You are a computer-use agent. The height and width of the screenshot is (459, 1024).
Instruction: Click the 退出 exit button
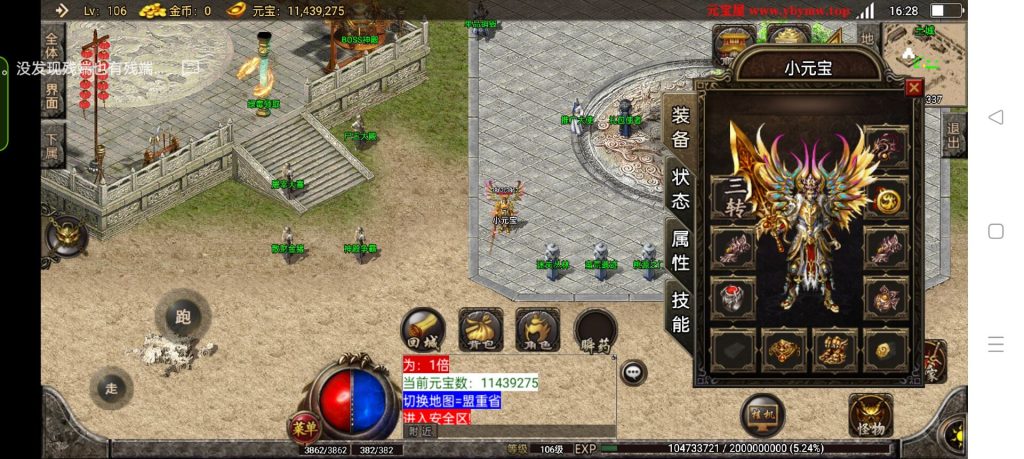(954, 132)
